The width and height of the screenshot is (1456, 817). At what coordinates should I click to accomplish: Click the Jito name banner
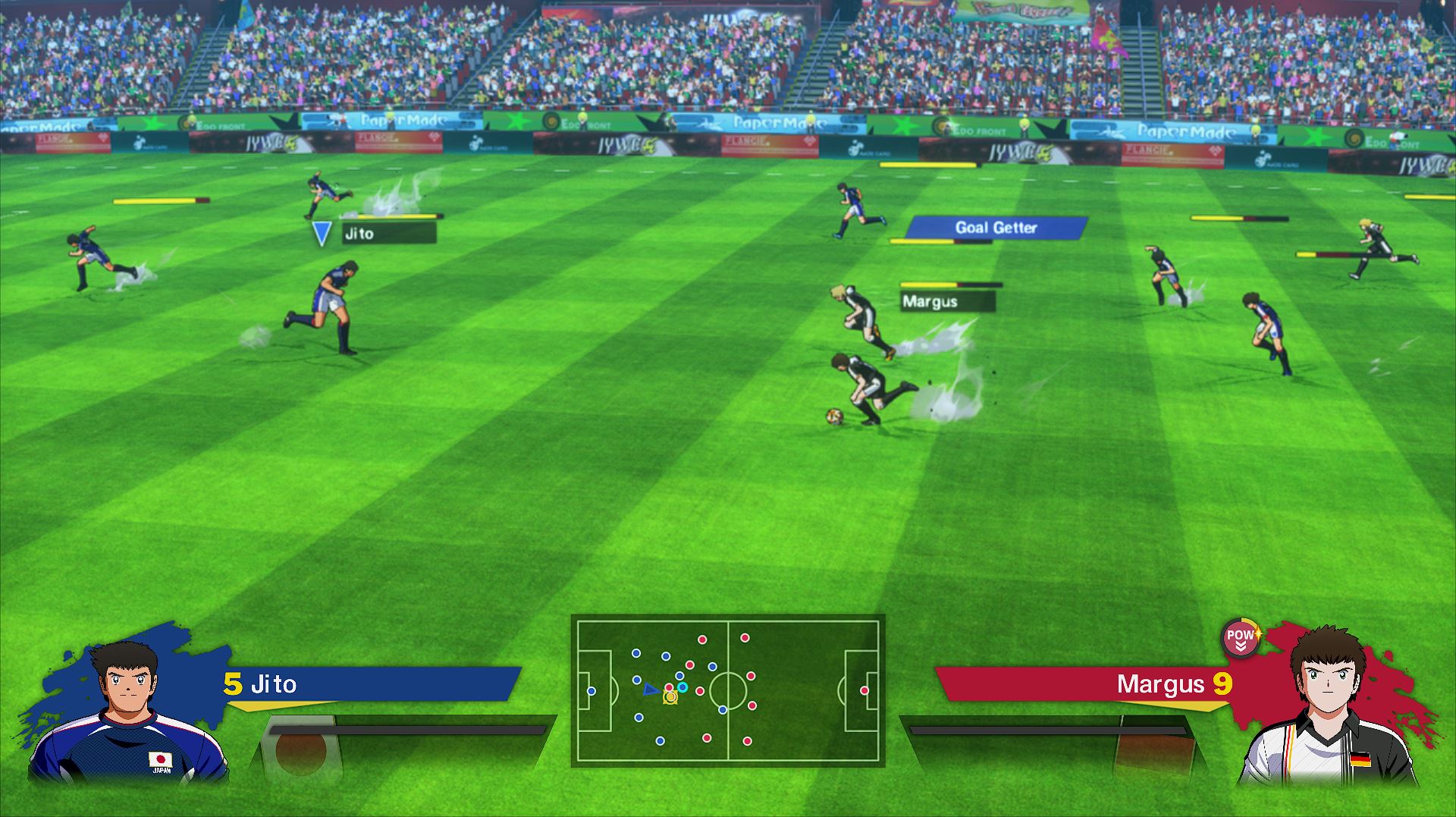[372, 684]
